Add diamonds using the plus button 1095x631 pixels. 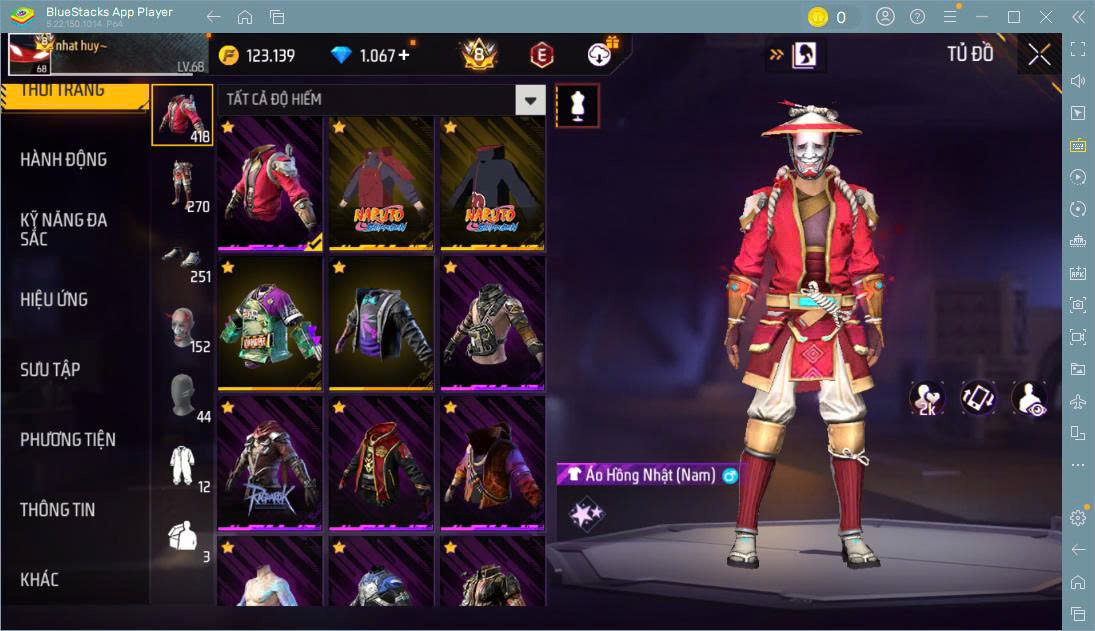(404, 56)
